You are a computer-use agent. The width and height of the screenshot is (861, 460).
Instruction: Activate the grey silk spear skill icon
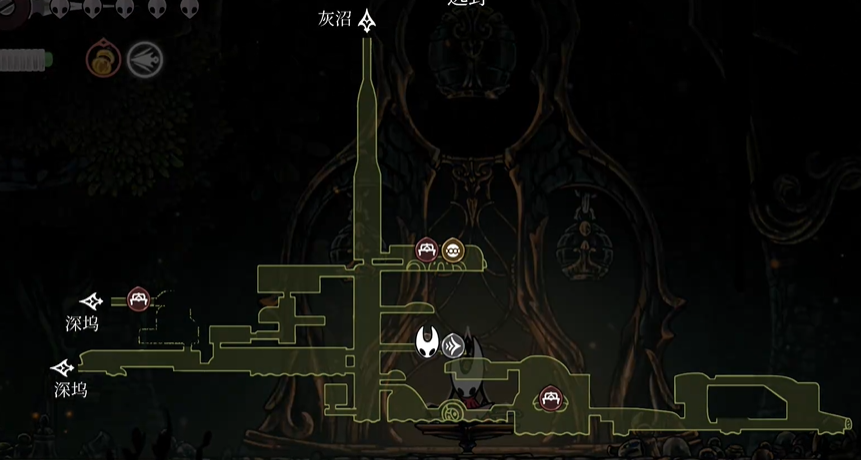pos(145,59)
